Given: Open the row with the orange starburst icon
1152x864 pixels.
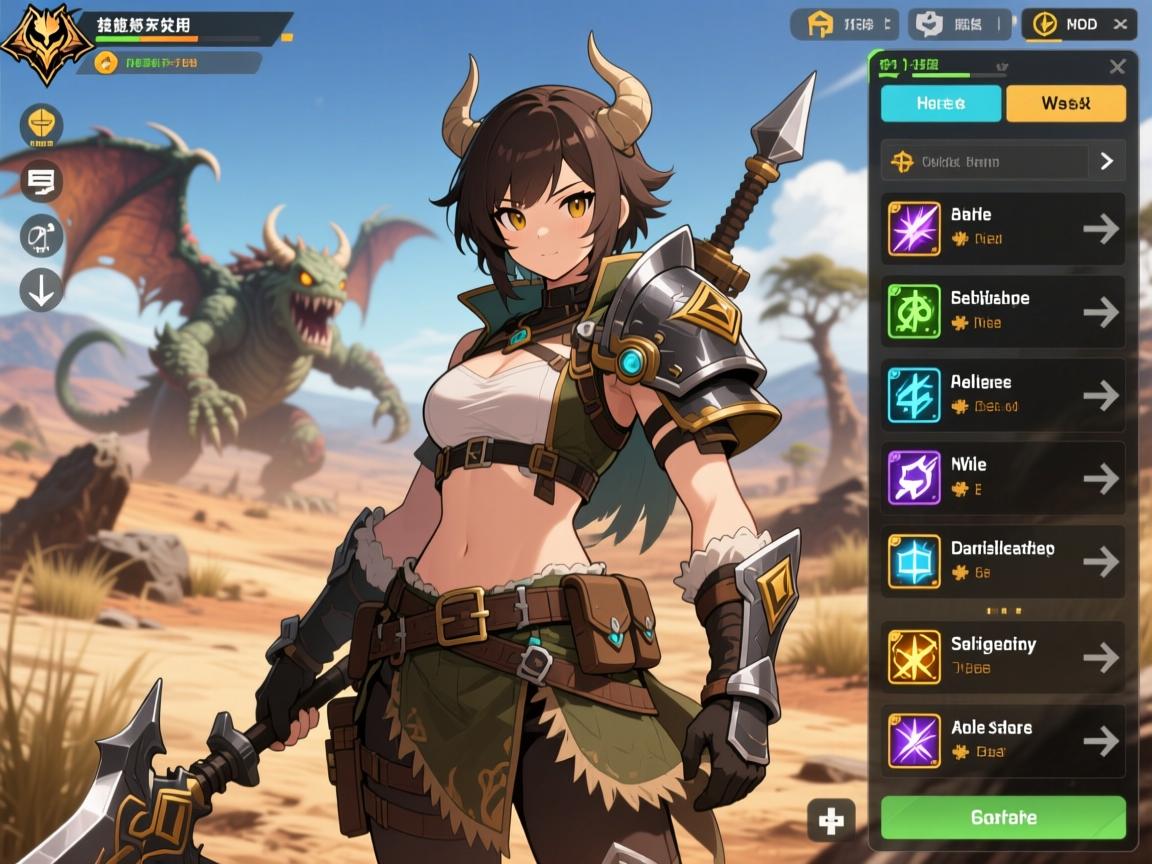Looking at the screenshot, I should tap(1002, 656).
